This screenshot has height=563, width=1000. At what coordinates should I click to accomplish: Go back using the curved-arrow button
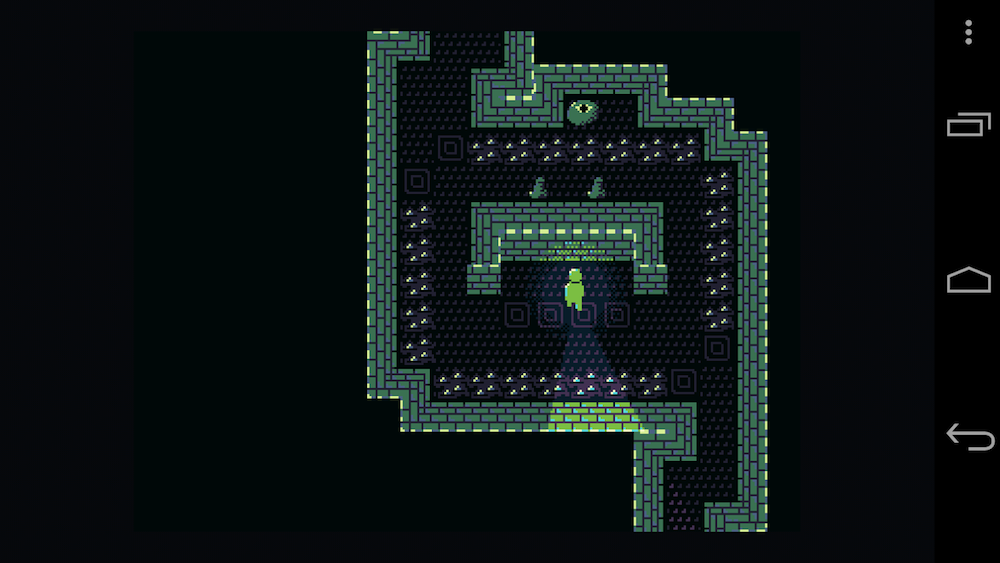[x=969, y=437]
